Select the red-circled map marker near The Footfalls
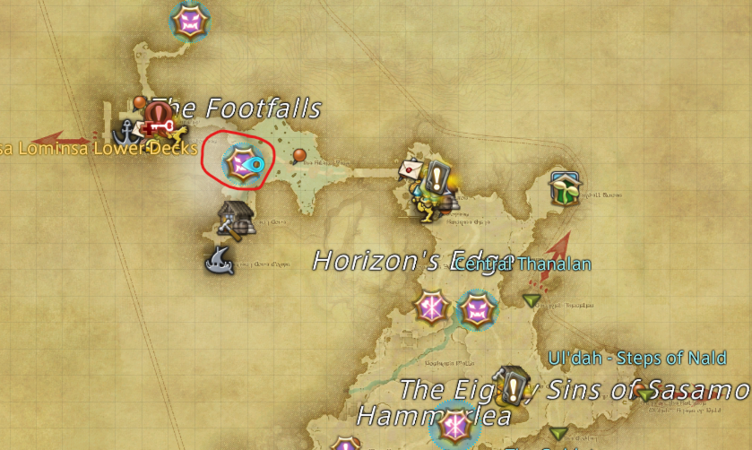This screenshot has height=450, width=752. pos(240,160)
